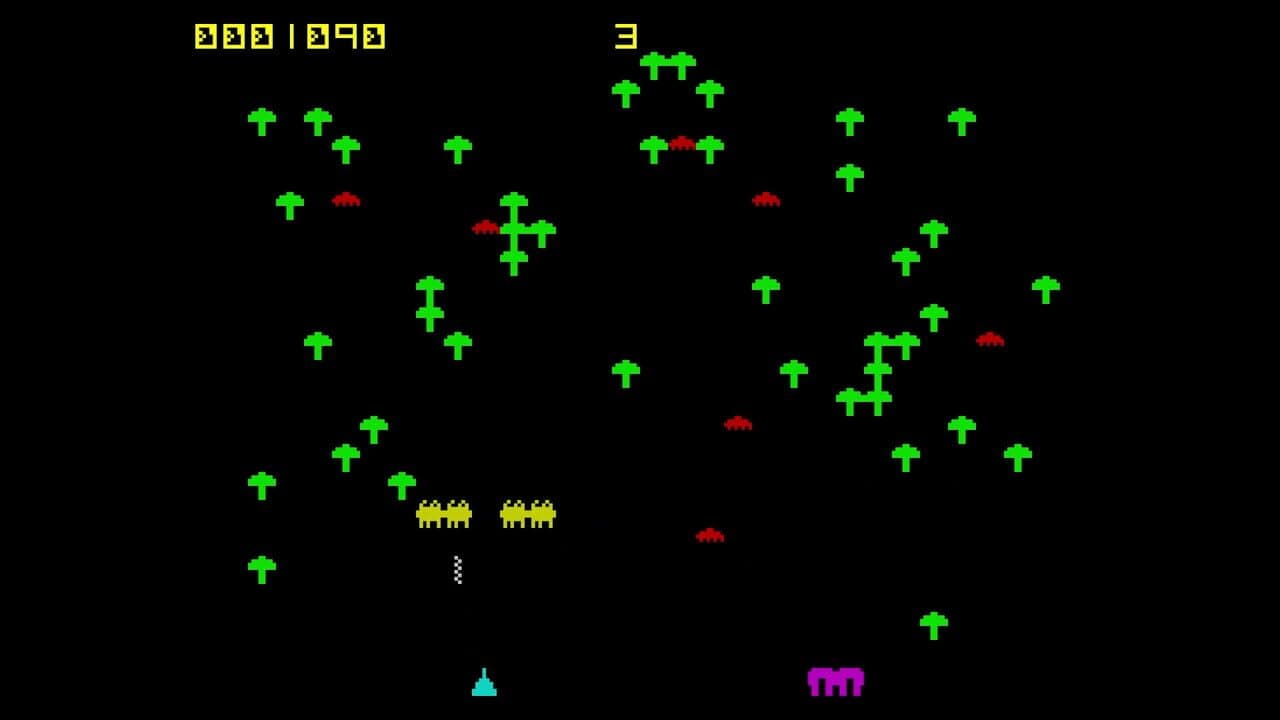
Task: Click the red mushroom in the upper middle area
Action: (682, 143)
